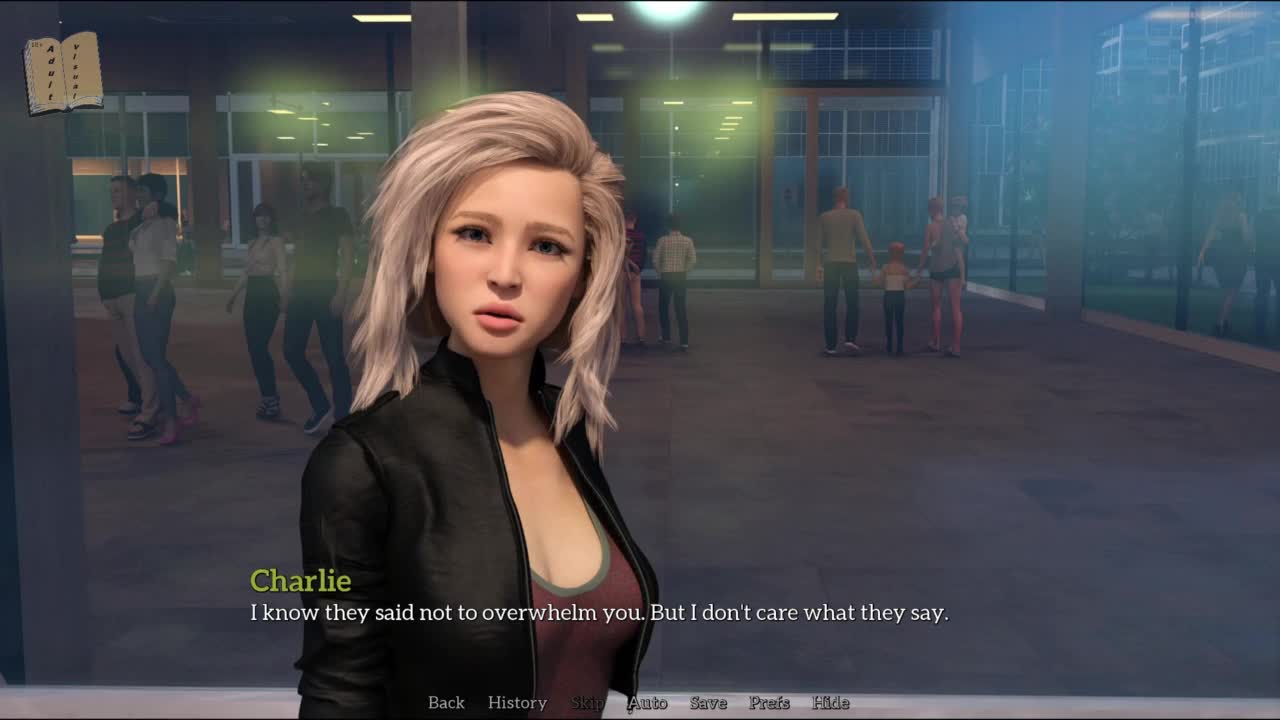Open the Save game menu
The height and width of the screenshot is (720, 1280).
pos(708,703)
